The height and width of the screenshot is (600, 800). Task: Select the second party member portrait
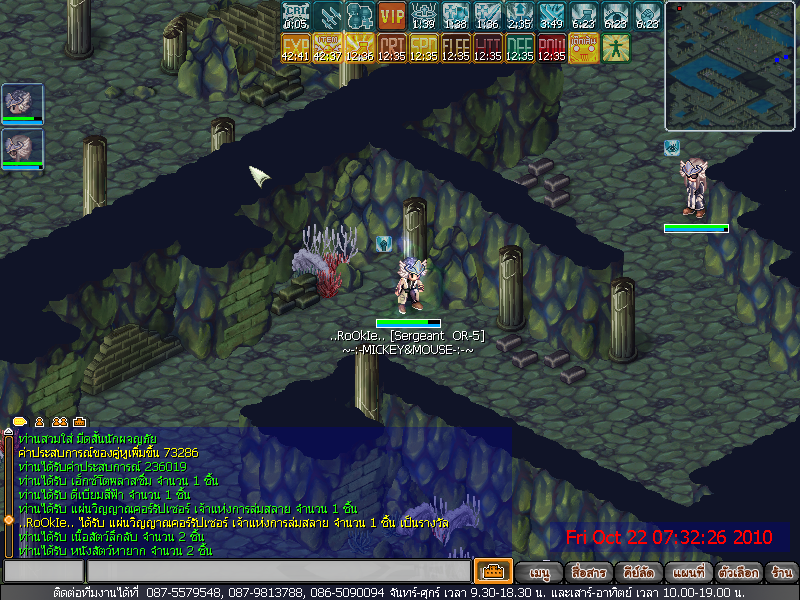(22, 149)
